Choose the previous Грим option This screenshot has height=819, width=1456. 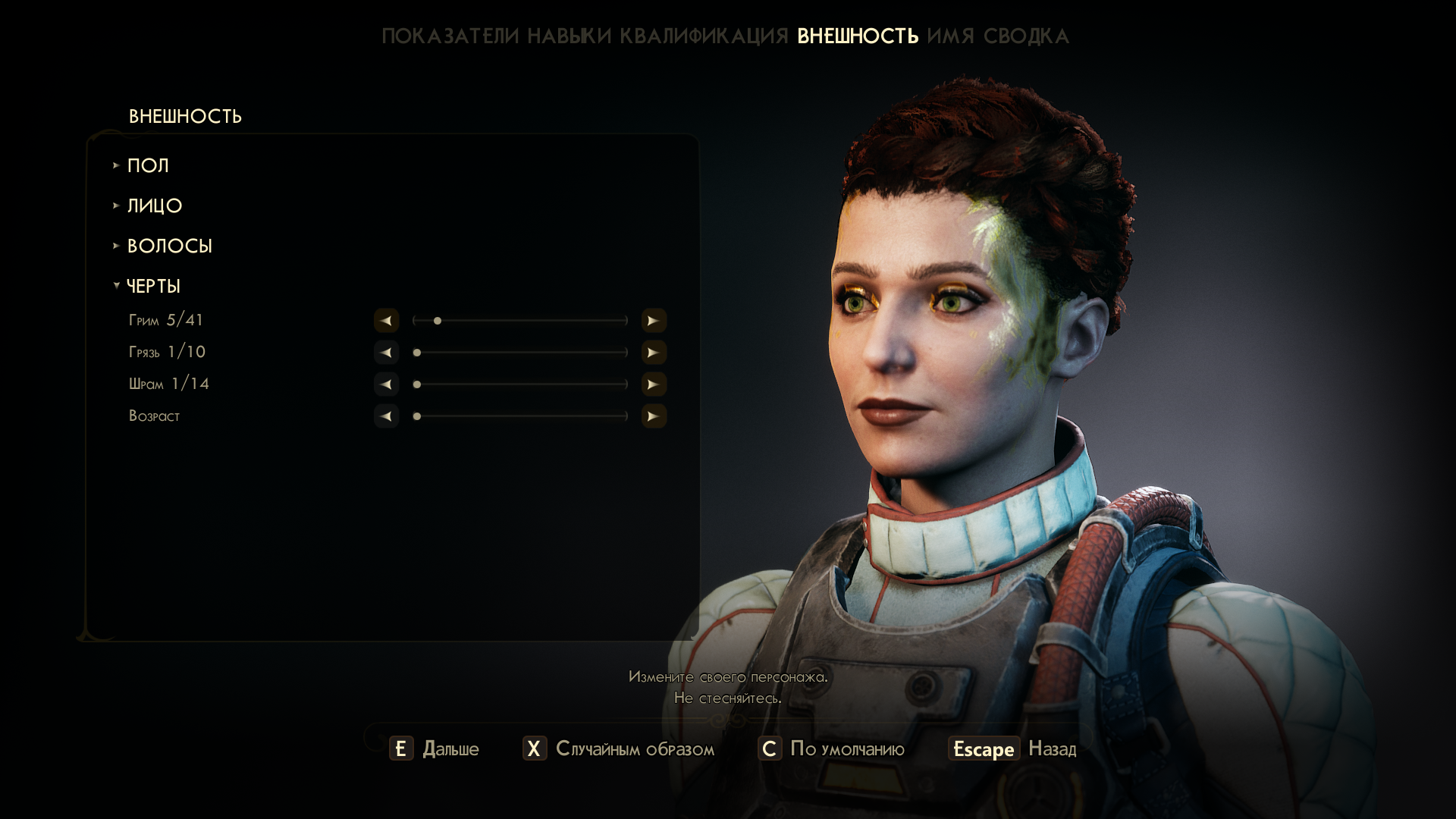point(386,321)
